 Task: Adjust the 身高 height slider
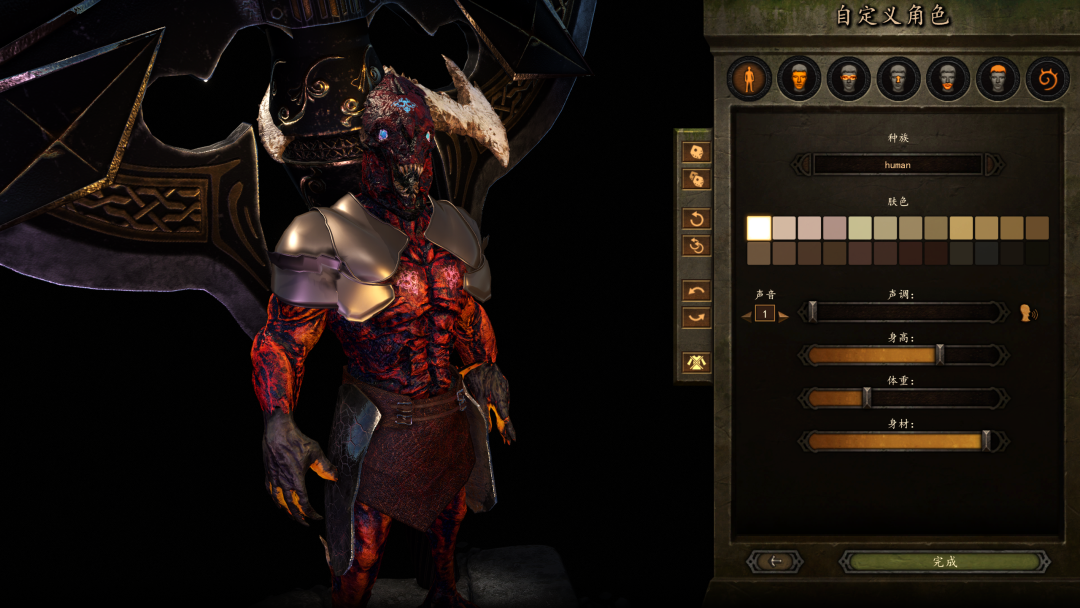(939, 354)
